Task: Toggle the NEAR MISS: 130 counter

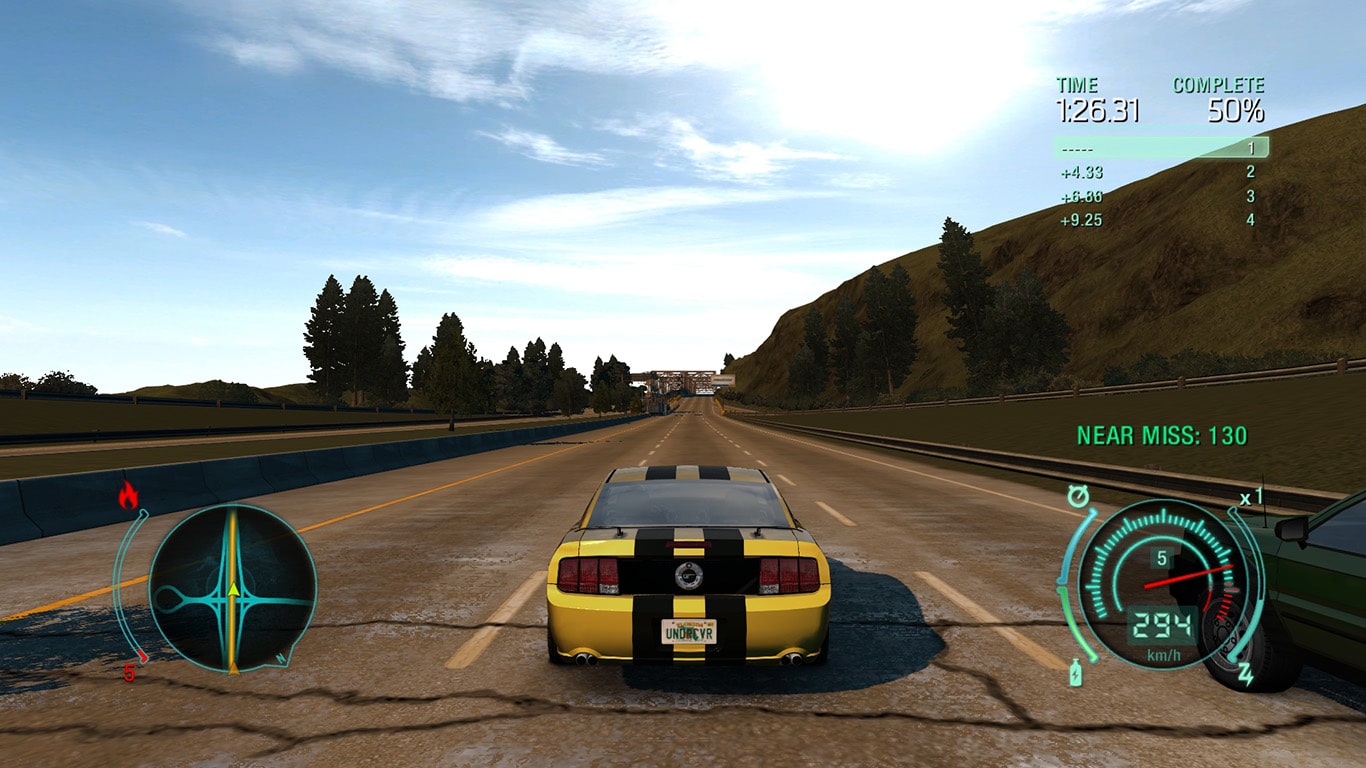Action: click(x=1160, y=434)
